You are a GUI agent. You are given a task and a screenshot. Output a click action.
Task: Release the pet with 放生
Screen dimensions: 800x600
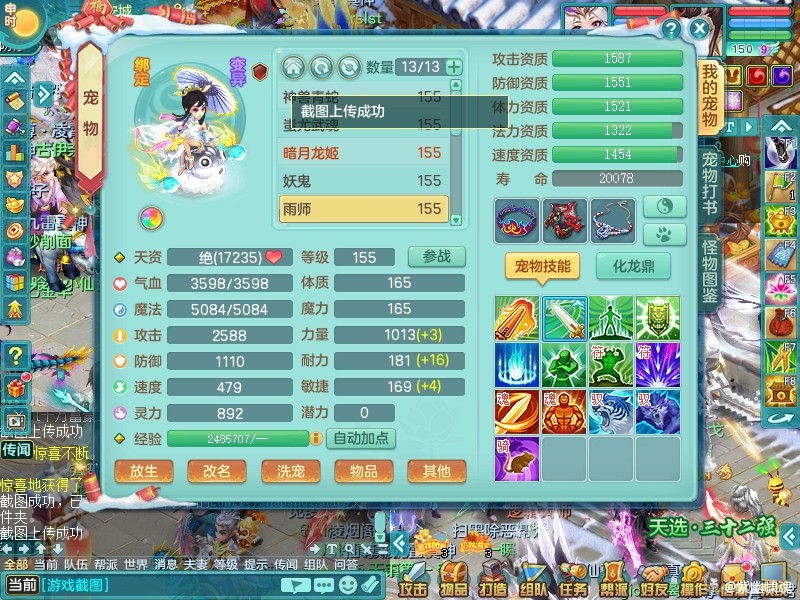(x=144, y=471)
